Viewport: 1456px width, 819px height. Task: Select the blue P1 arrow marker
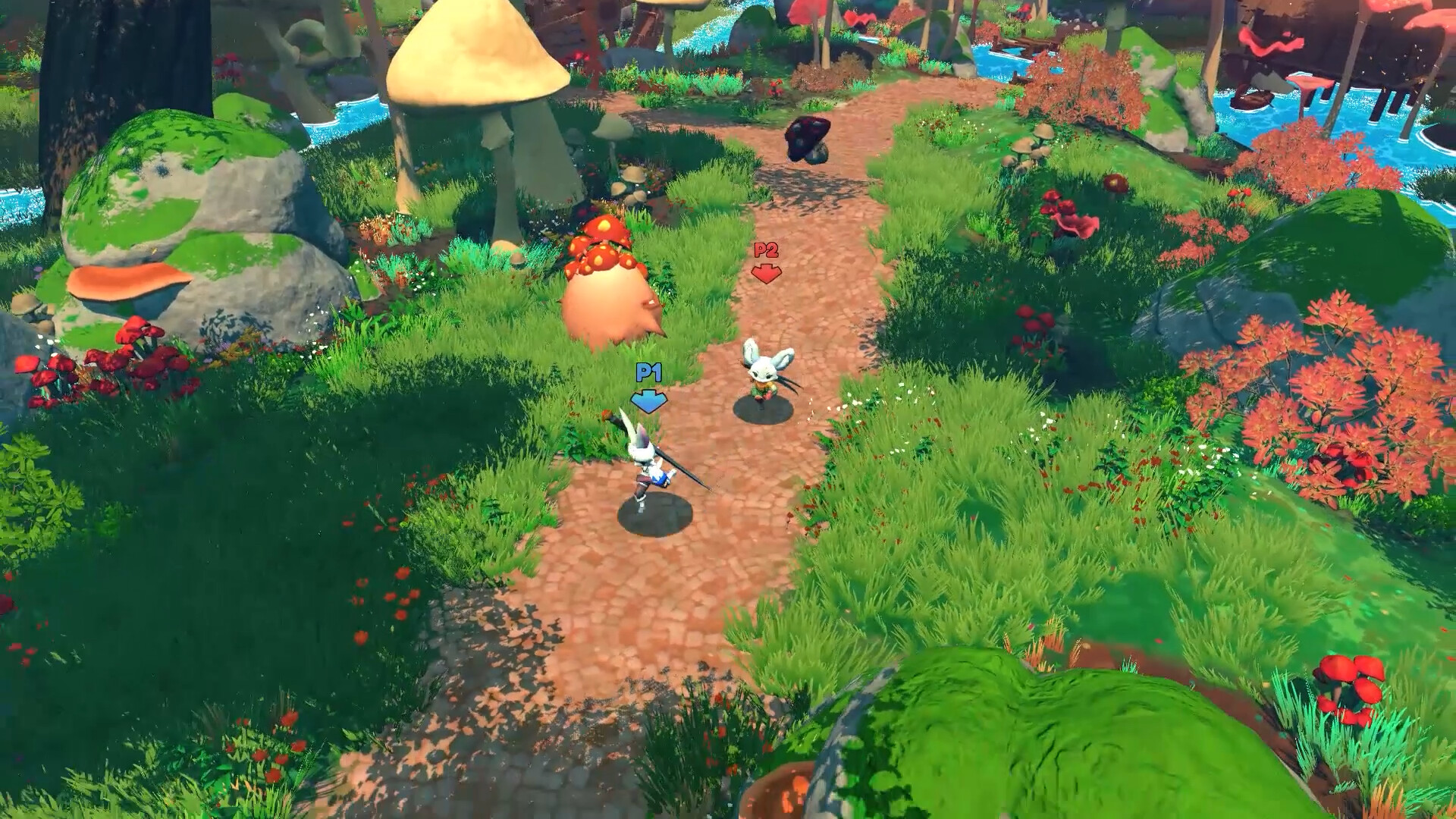click(x=649, y=400)
